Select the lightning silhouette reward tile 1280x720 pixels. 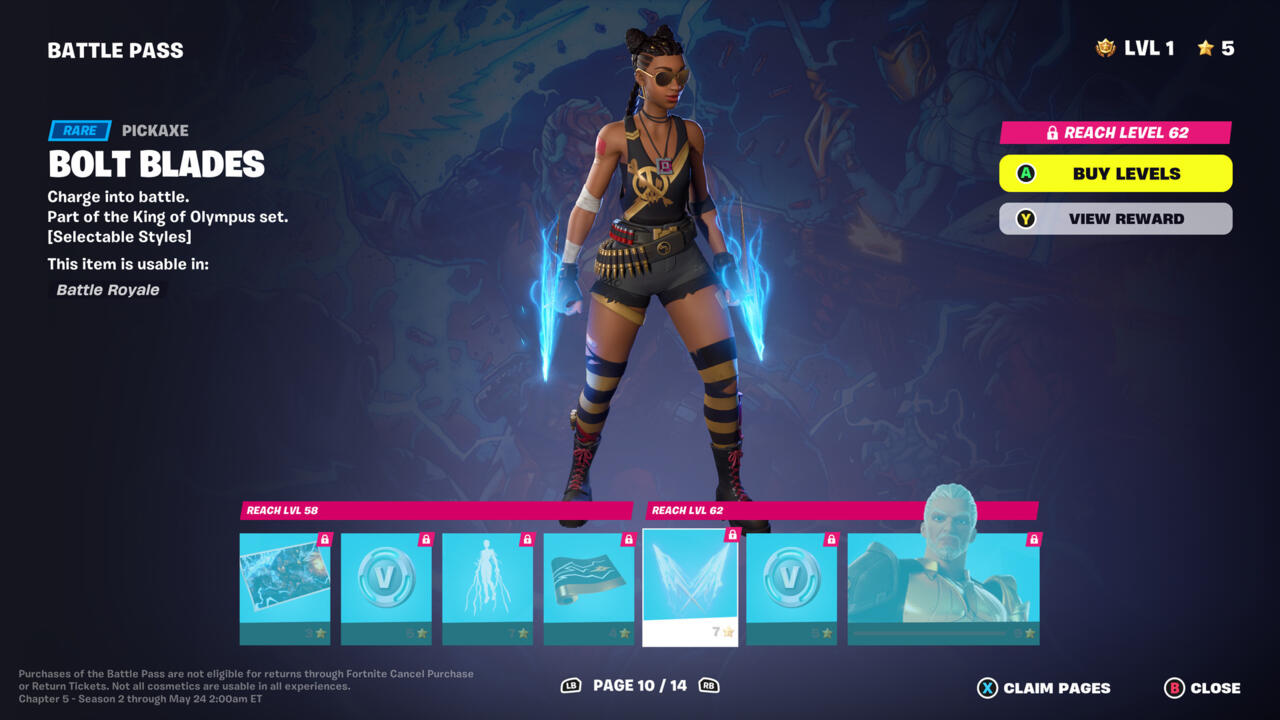[487, 588]
